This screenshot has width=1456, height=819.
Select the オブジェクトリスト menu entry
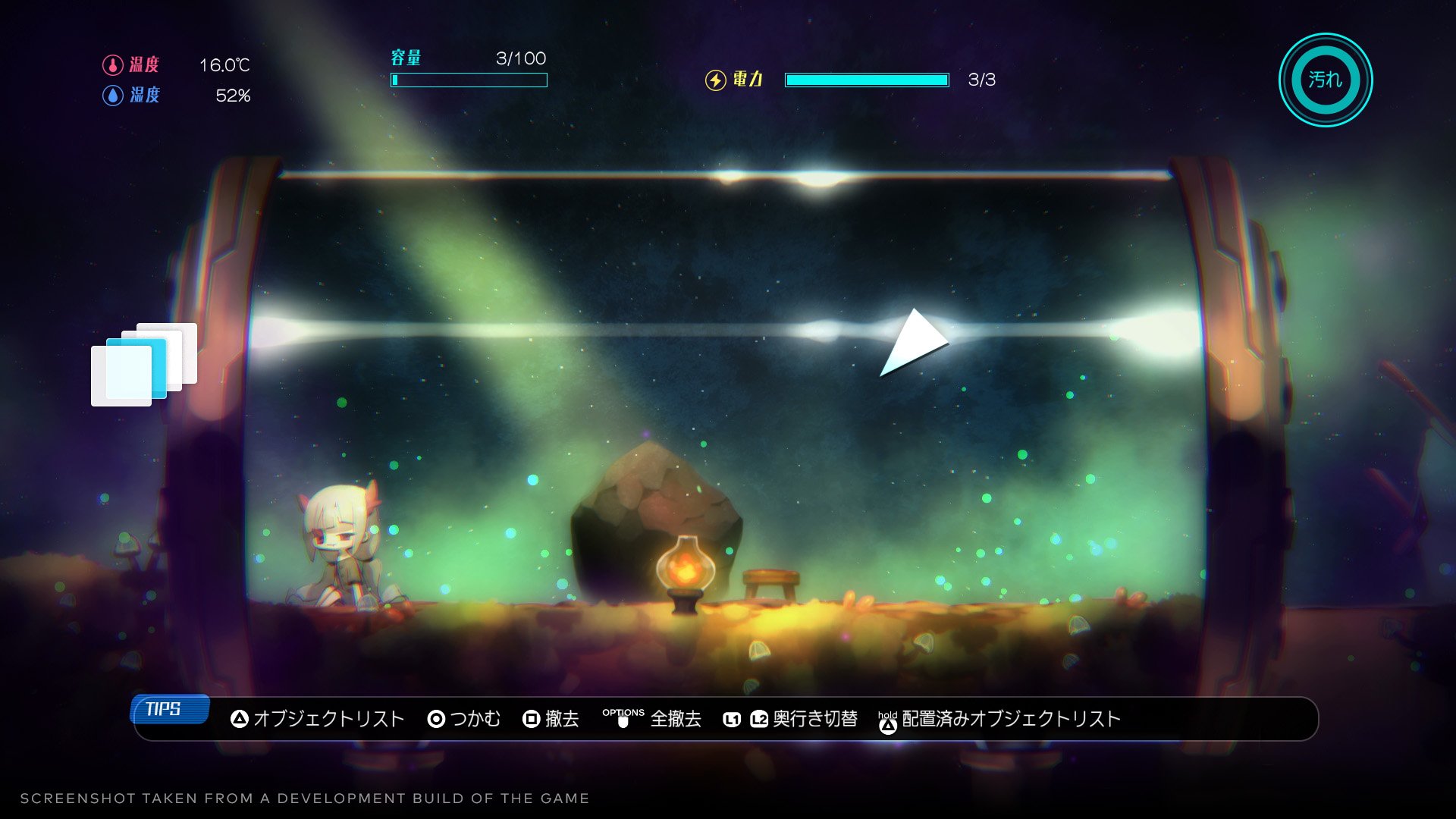(328, 719)
